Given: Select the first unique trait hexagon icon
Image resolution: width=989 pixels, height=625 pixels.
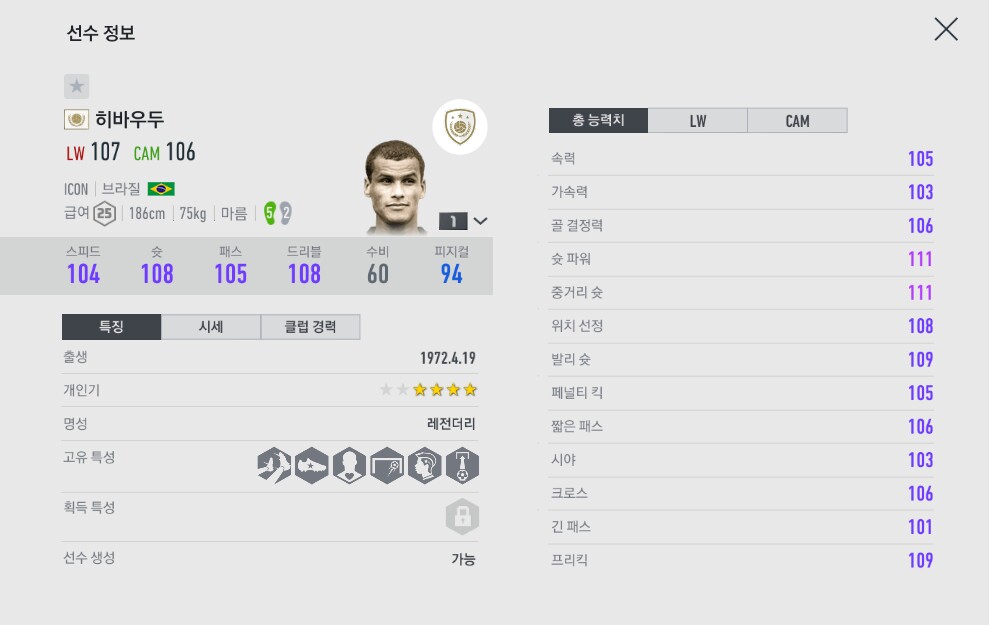Looking at the screenshot, I should pos(273,465).
